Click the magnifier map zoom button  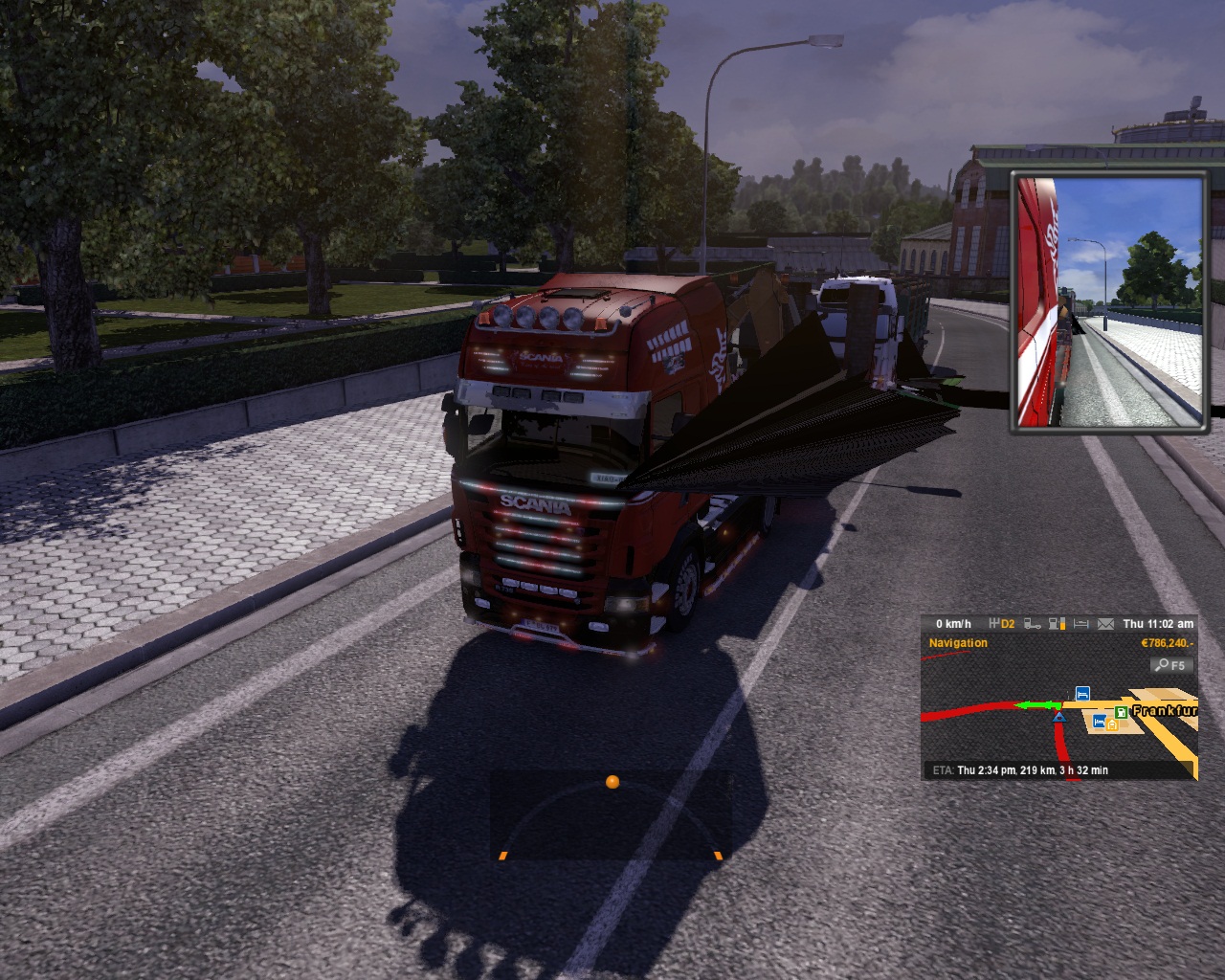coord(1169,665)
